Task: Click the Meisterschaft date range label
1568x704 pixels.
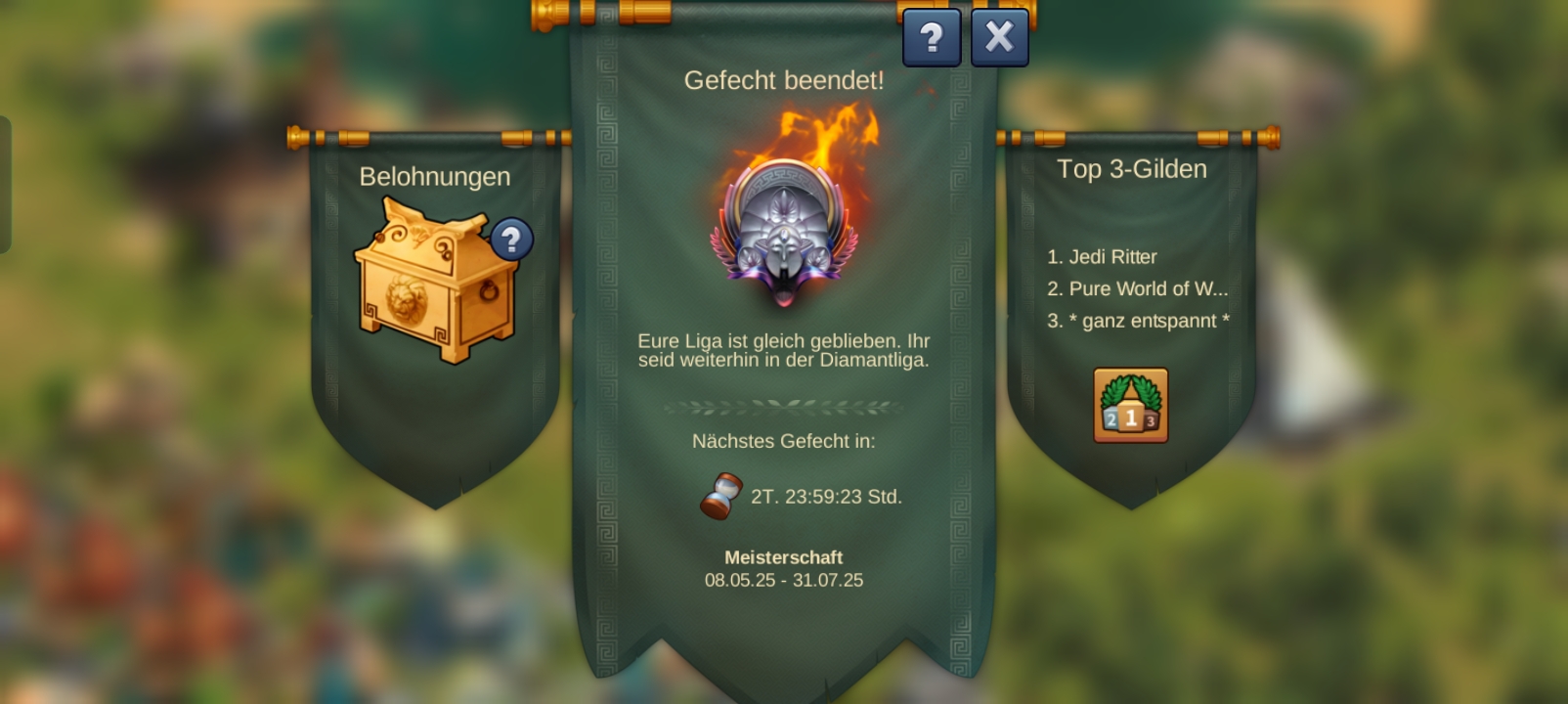Action: point(782,579)
